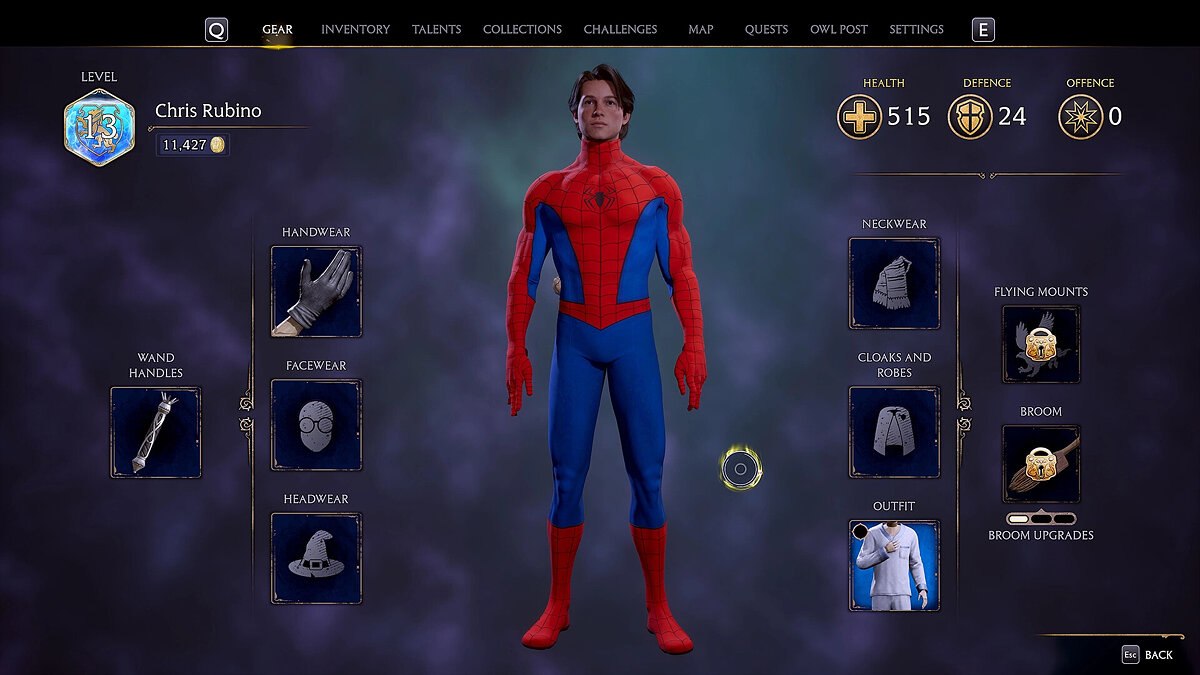This screenshot has height=675, width=1200.
Task: Choose the Handwear glove slot
Action: [316, 291]
